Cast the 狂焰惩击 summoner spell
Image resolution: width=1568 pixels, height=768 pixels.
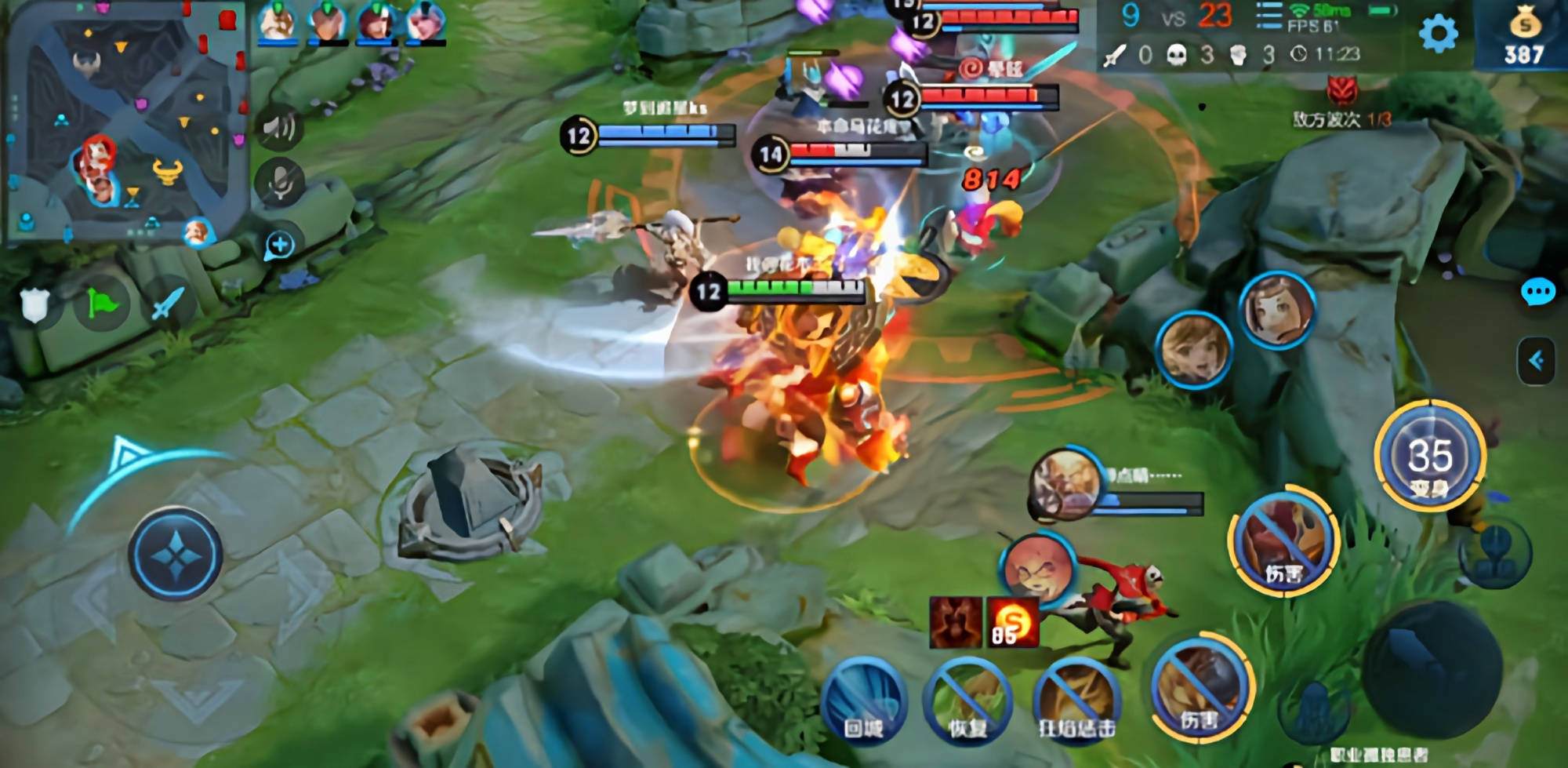click(1076, 701)
